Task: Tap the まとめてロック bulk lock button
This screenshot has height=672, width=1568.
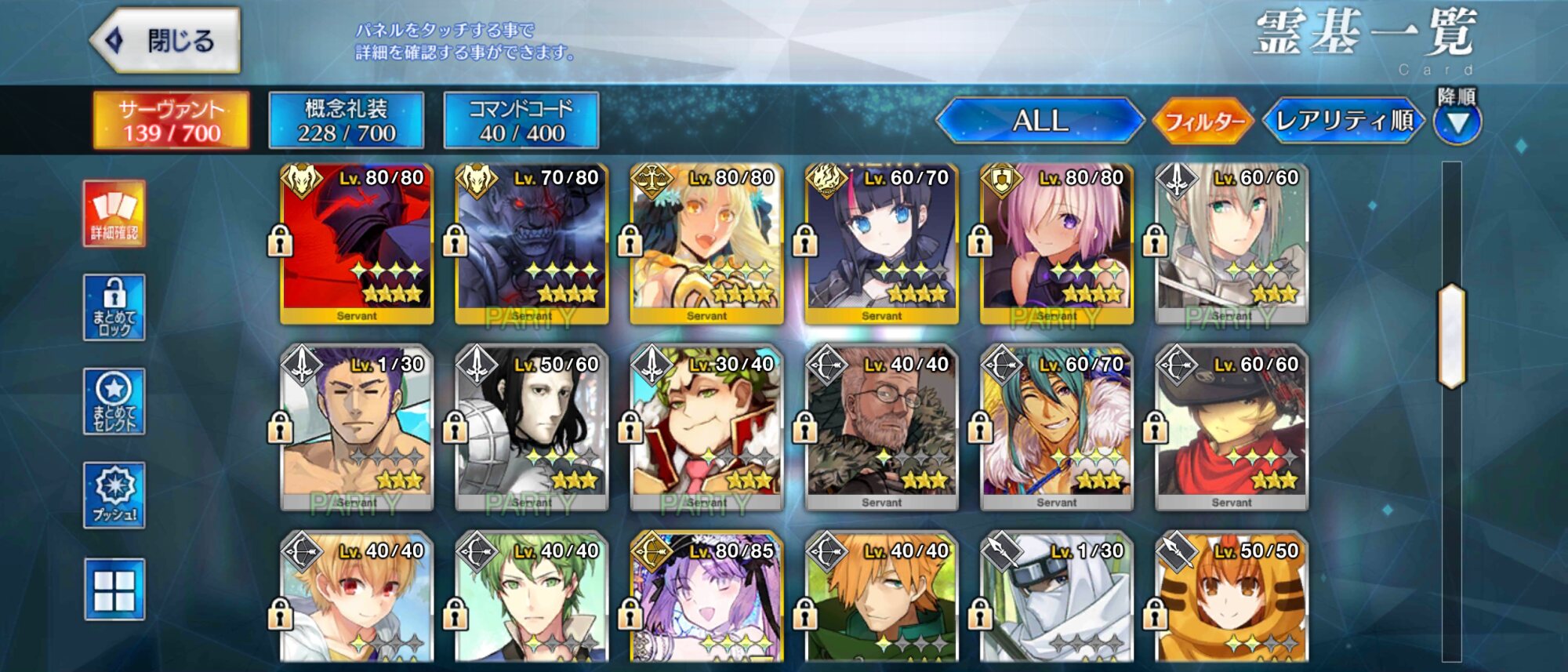Action: click(114, 307)
